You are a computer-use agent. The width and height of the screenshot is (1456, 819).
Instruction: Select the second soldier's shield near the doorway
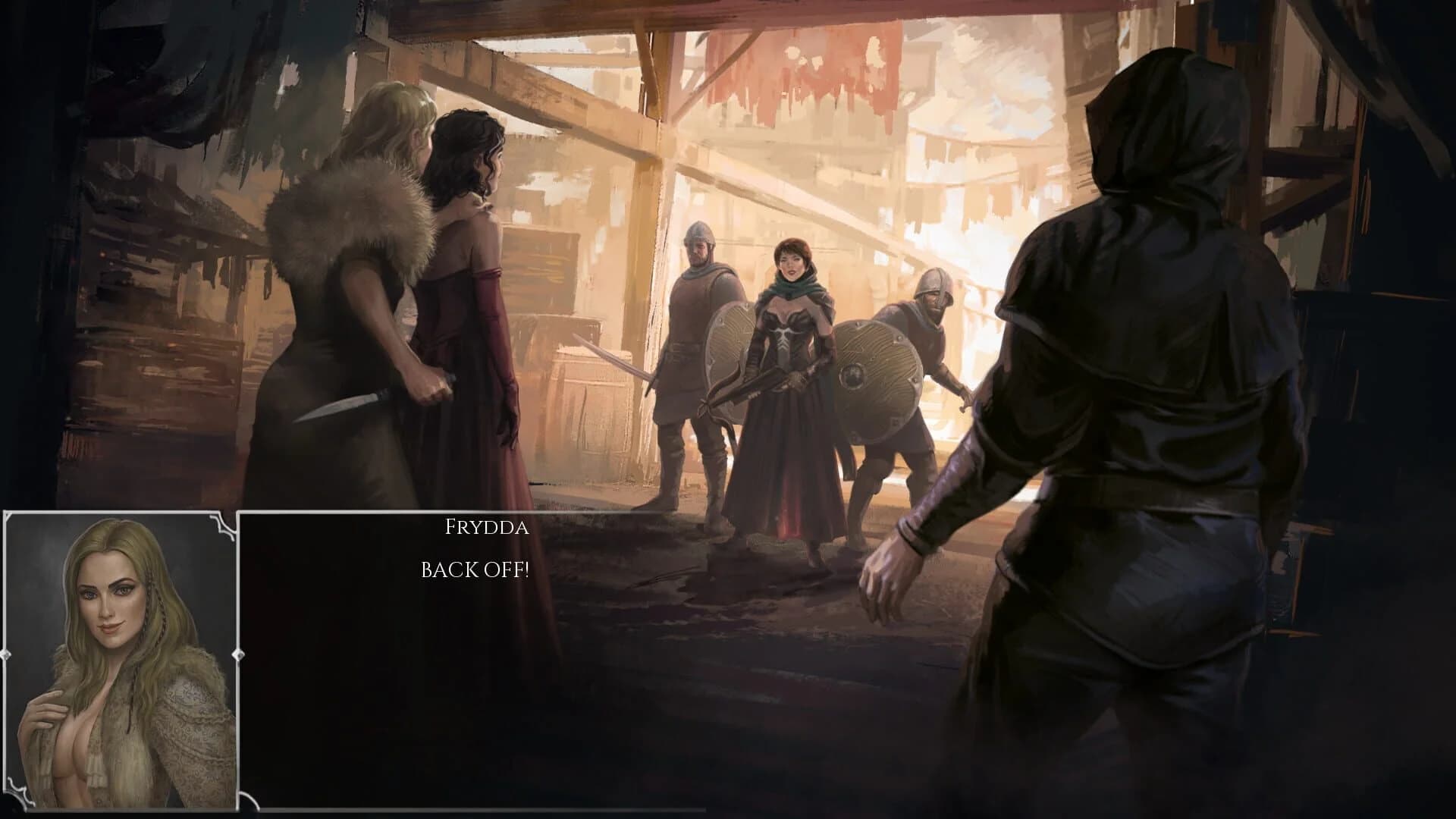(880, 379)
